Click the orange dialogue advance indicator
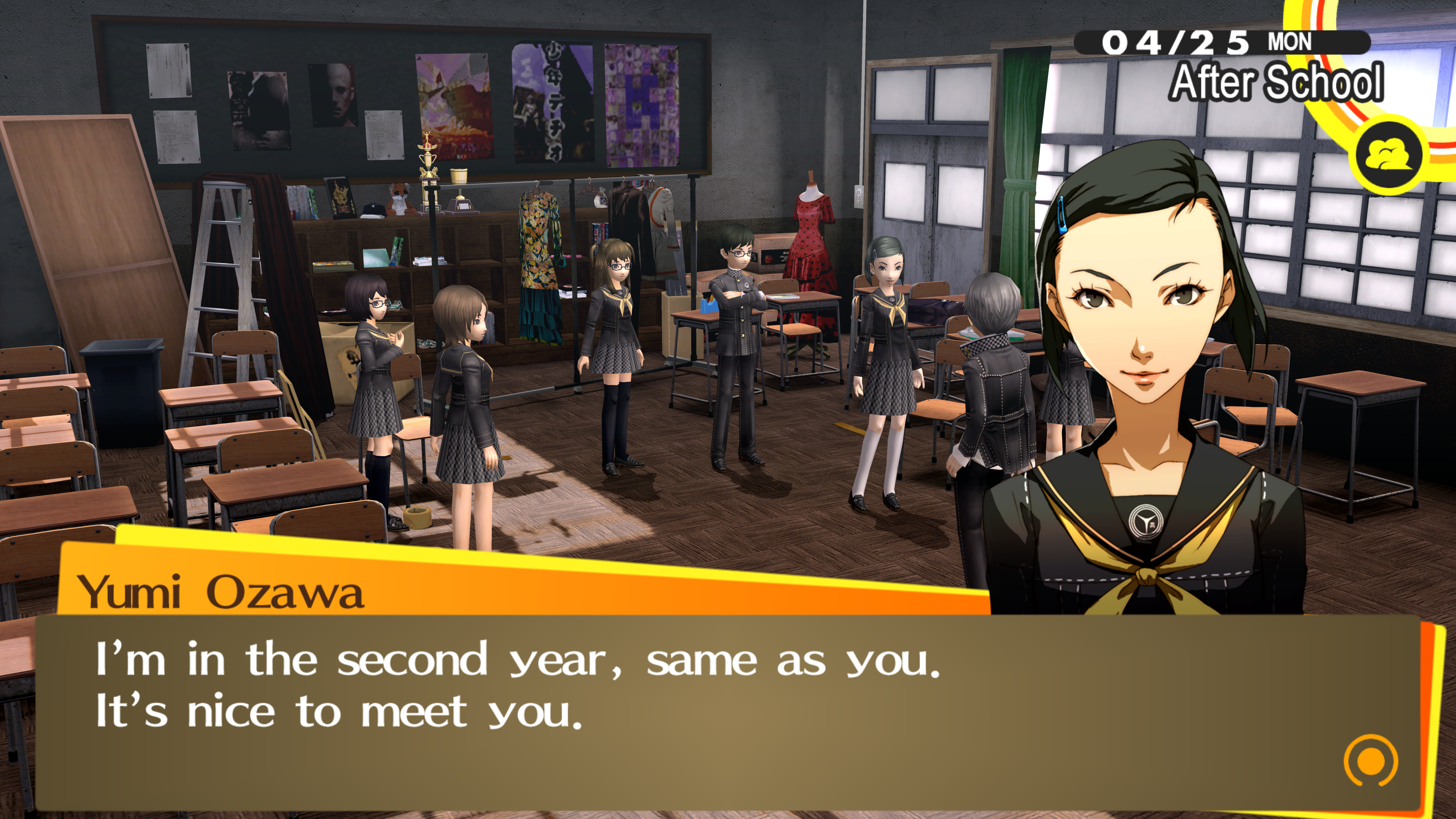Viewport: 1456px width, 819px height. pyautogui.click(x=1370, y=761)
